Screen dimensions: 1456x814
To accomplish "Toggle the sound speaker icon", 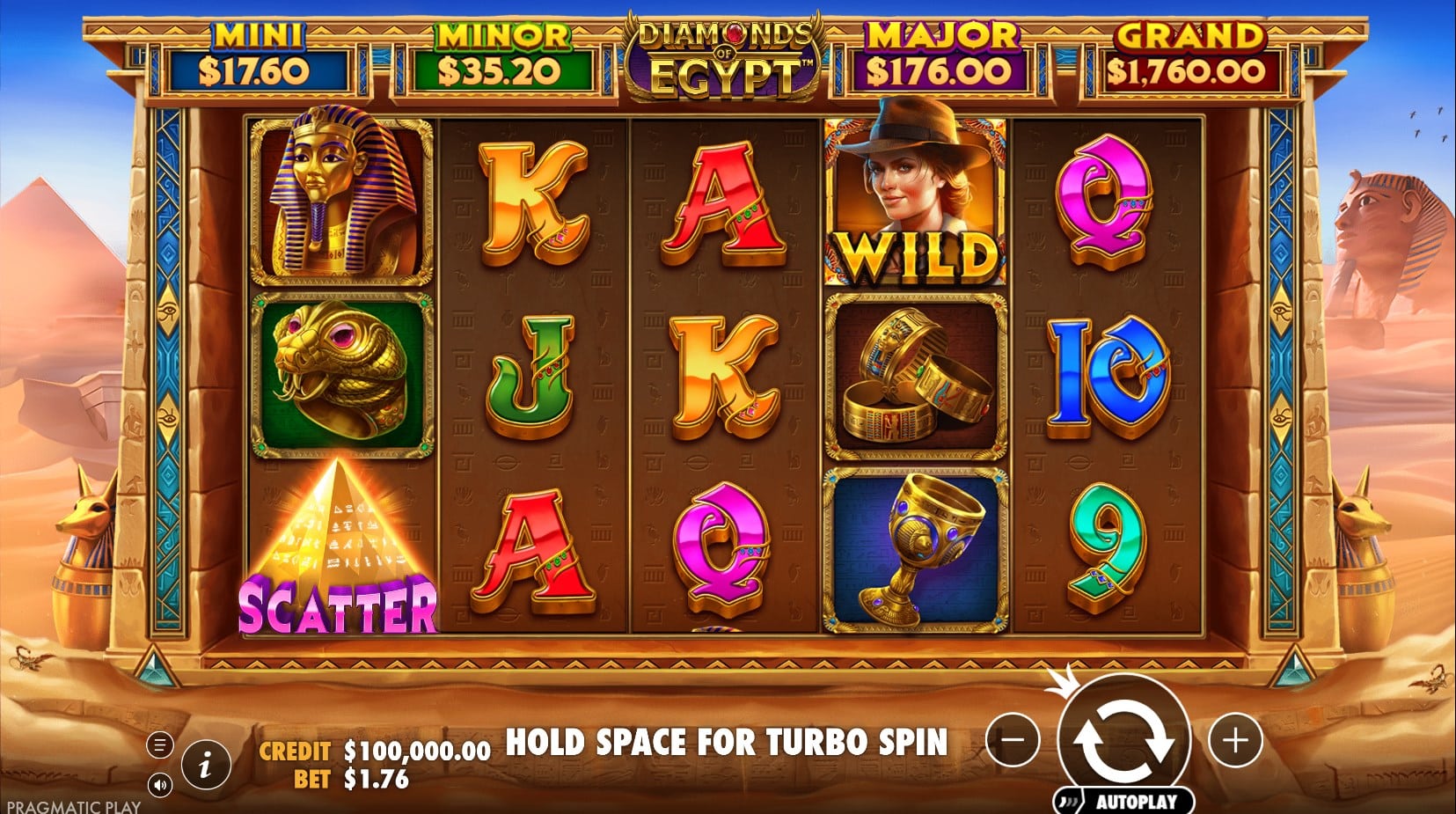I will 159,784.
